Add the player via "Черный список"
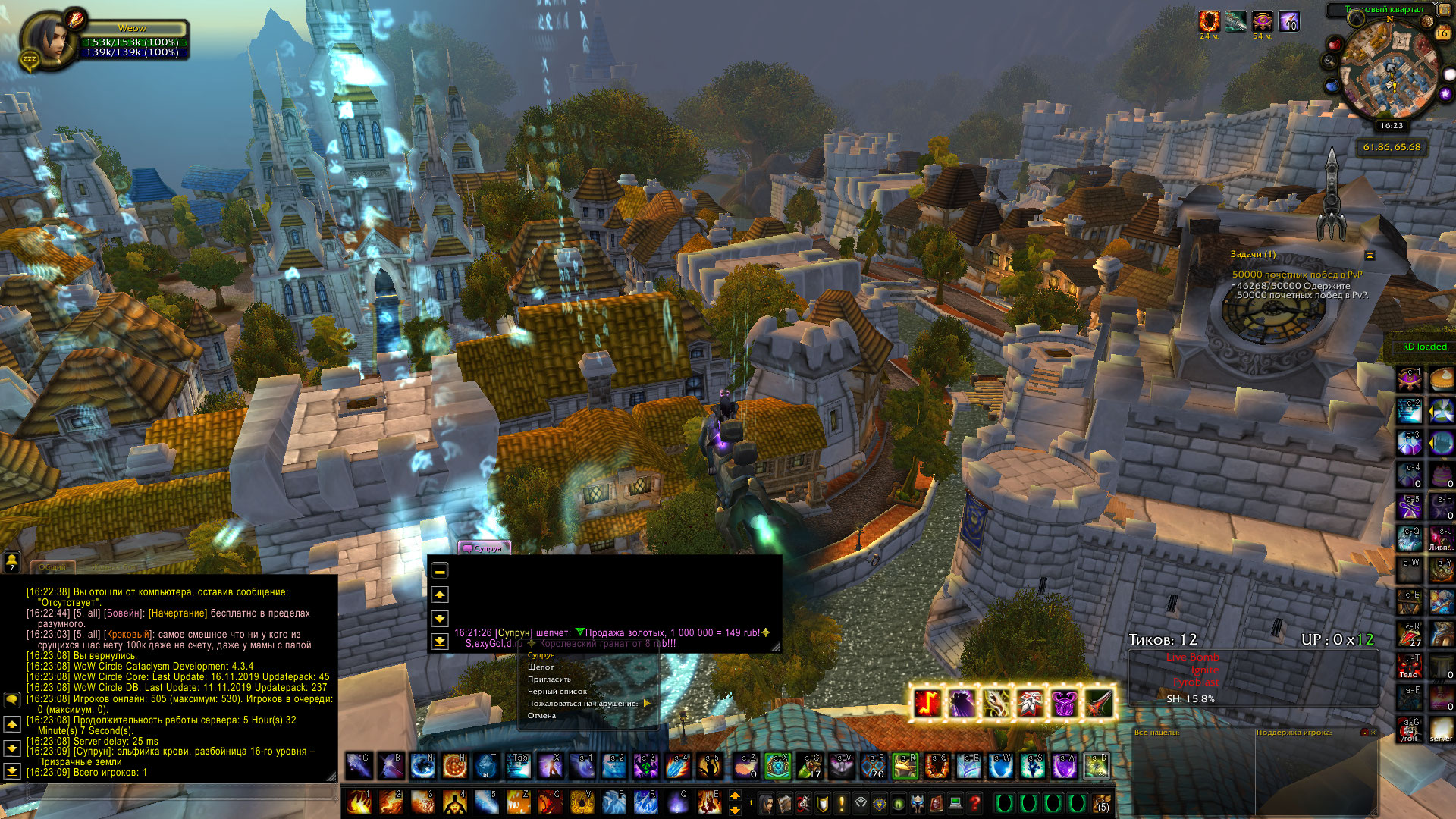This screenshot has height=819, width=1456. pos(557,692)
